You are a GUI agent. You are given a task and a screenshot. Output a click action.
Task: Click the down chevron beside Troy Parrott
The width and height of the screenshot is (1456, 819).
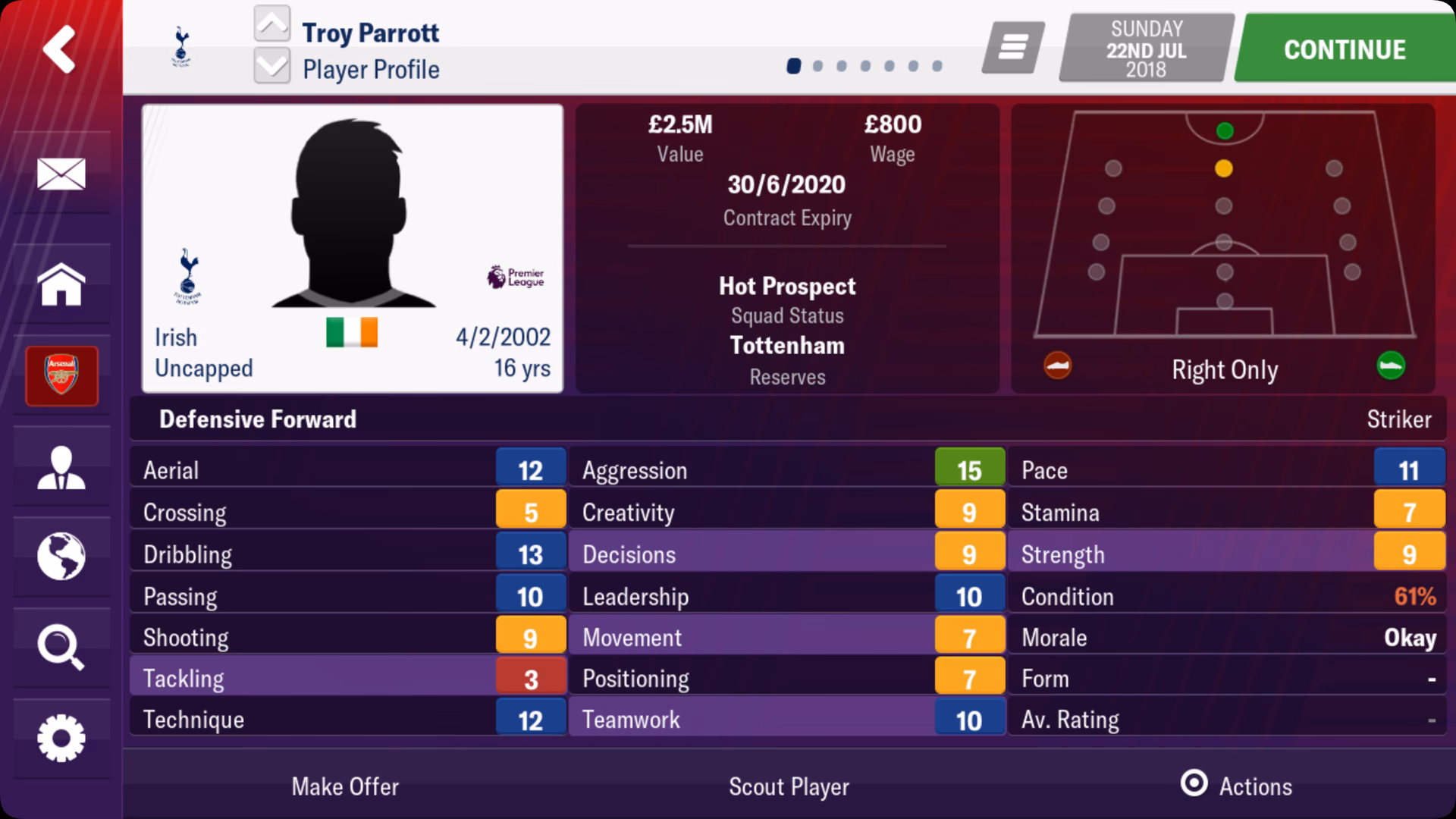[x=273, y=68]
